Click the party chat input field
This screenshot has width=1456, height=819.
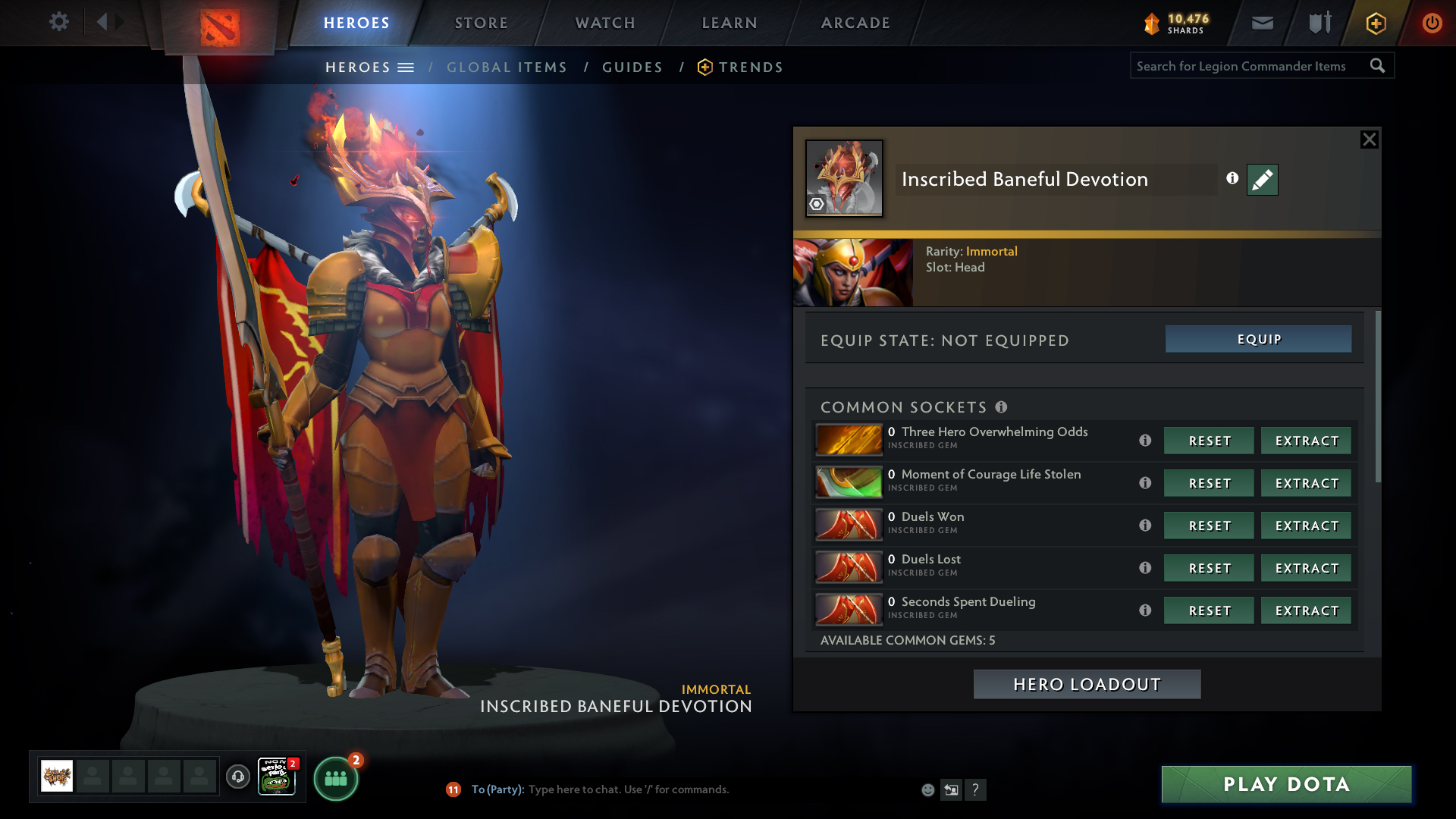682,789
